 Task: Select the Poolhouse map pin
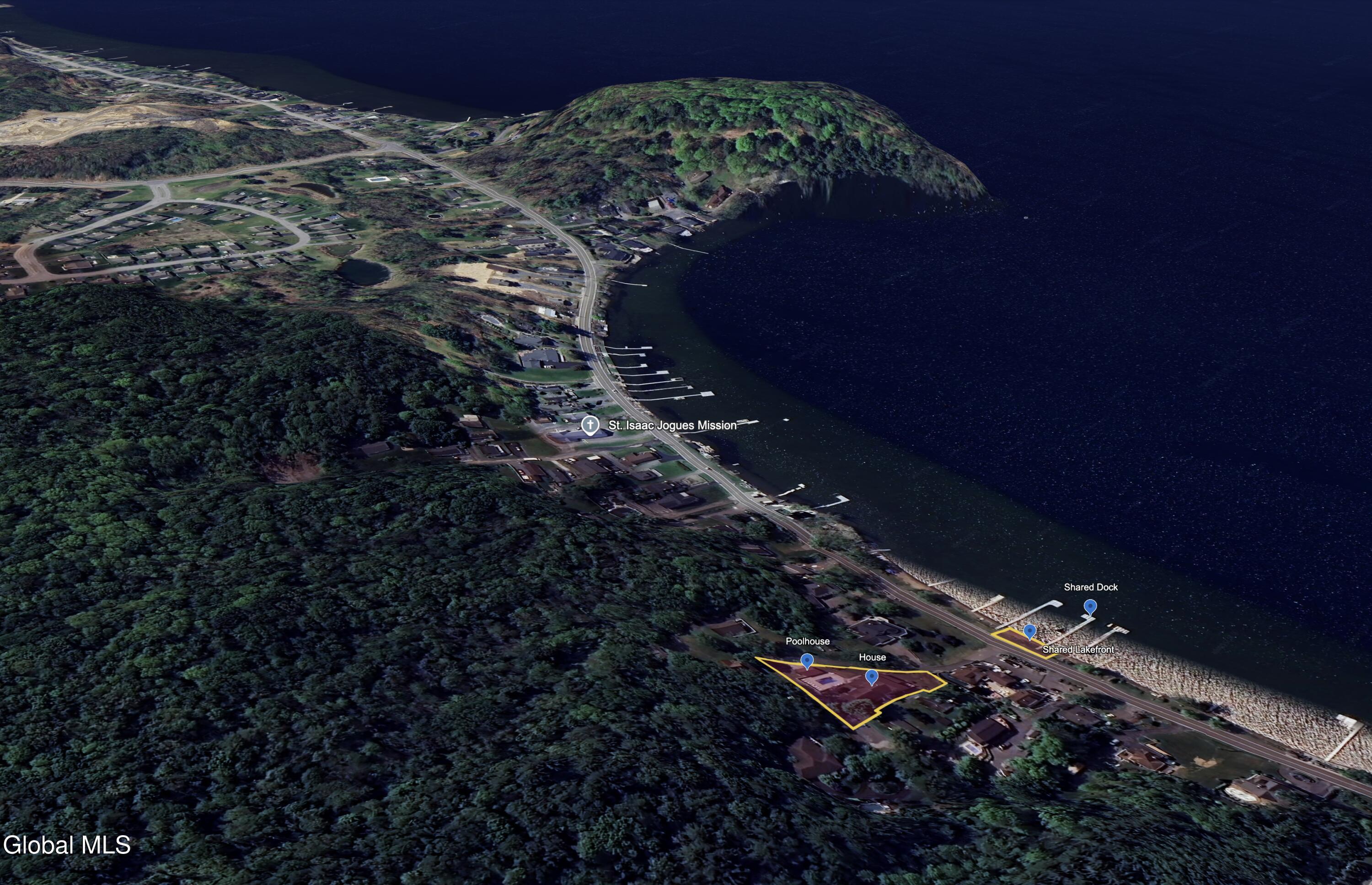807,660
